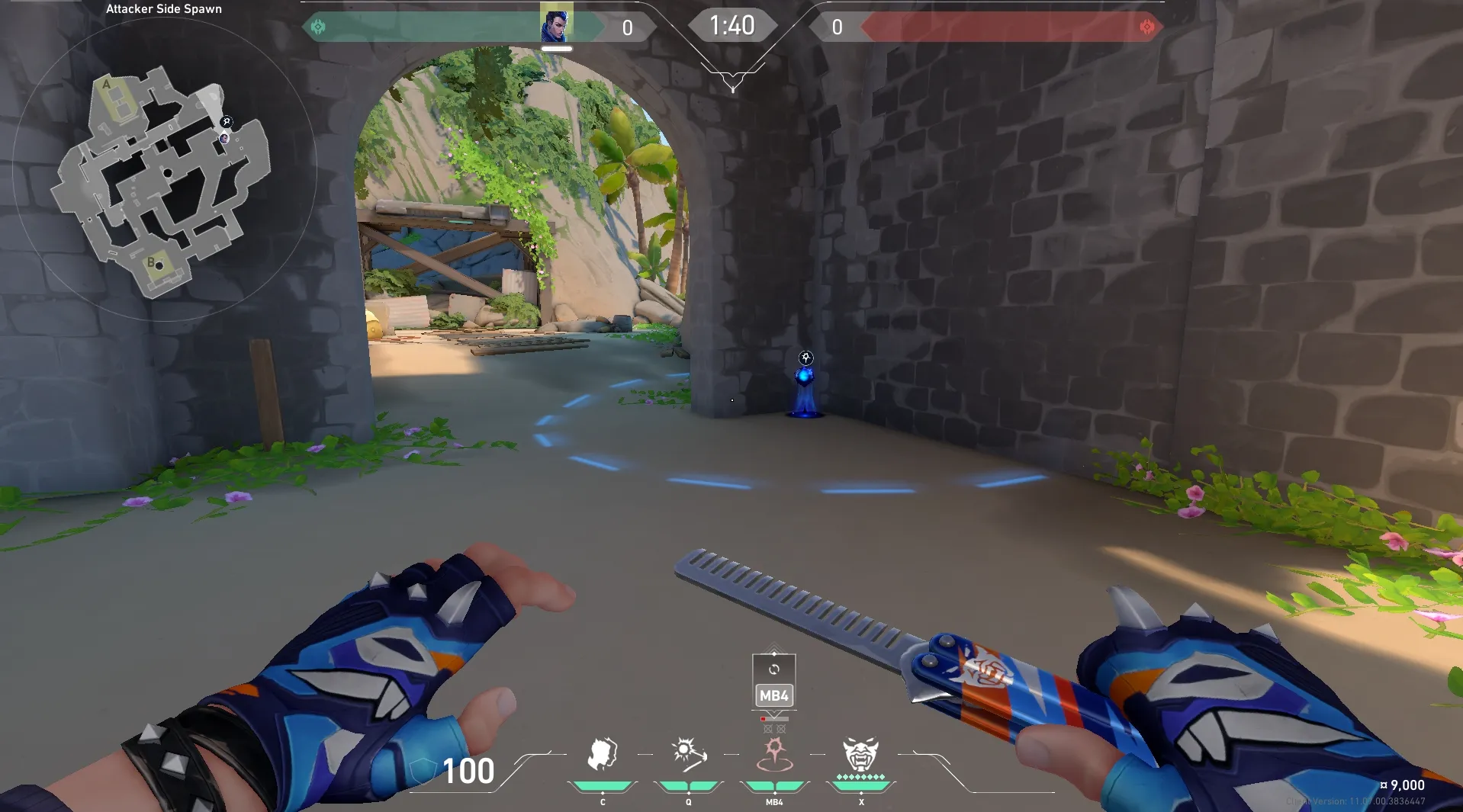This screenshot has width=1463, height=812.
Task: Trigger the Gatecrash teleport ability icon
Action: pos(774,755)
